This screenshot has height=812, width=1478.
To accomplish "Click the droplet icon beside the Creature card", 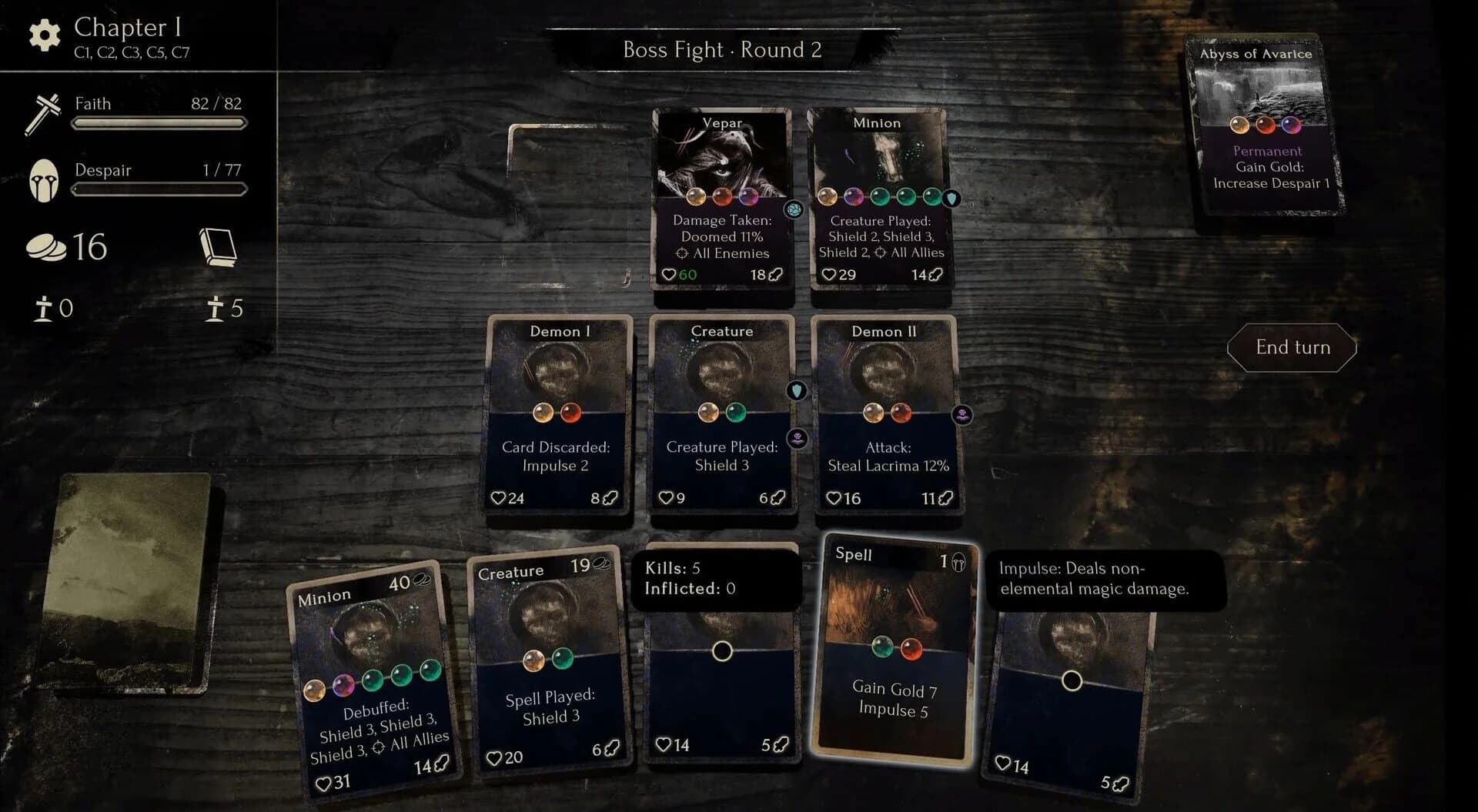I will pos(798,390).
